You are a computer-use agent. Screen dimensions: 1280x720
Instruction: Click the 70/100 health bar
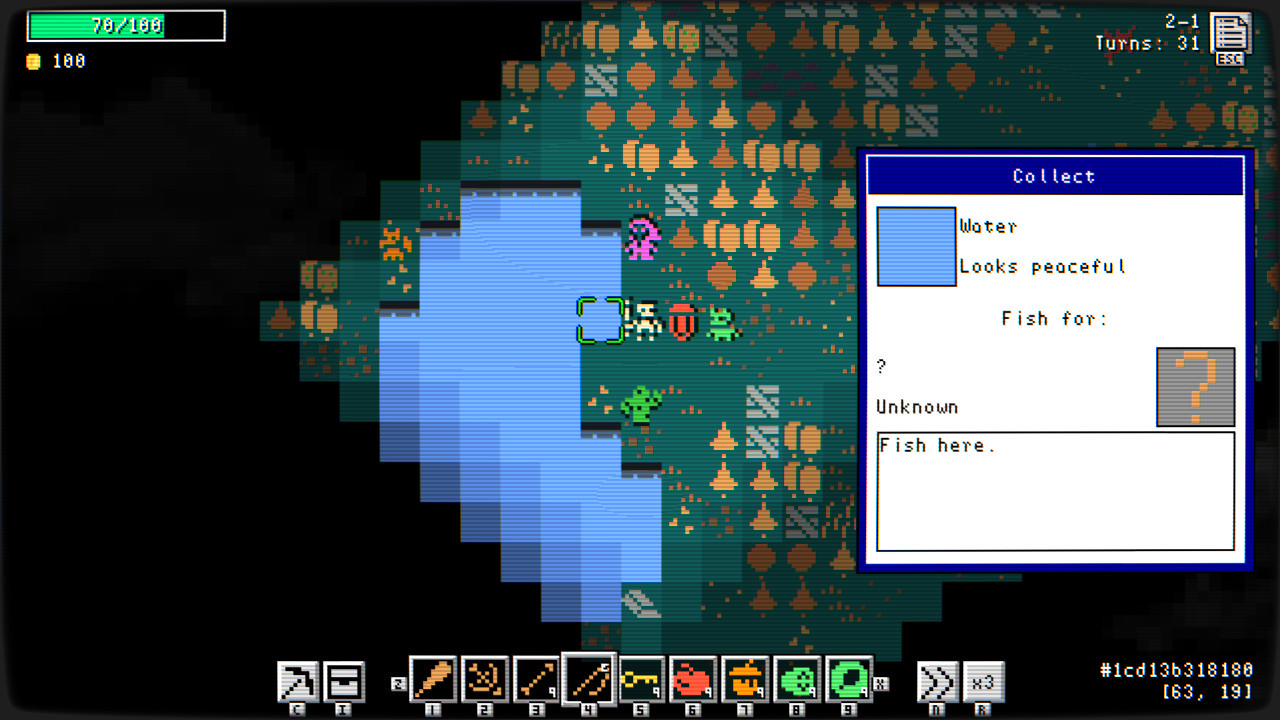click(x=126, y=25)
